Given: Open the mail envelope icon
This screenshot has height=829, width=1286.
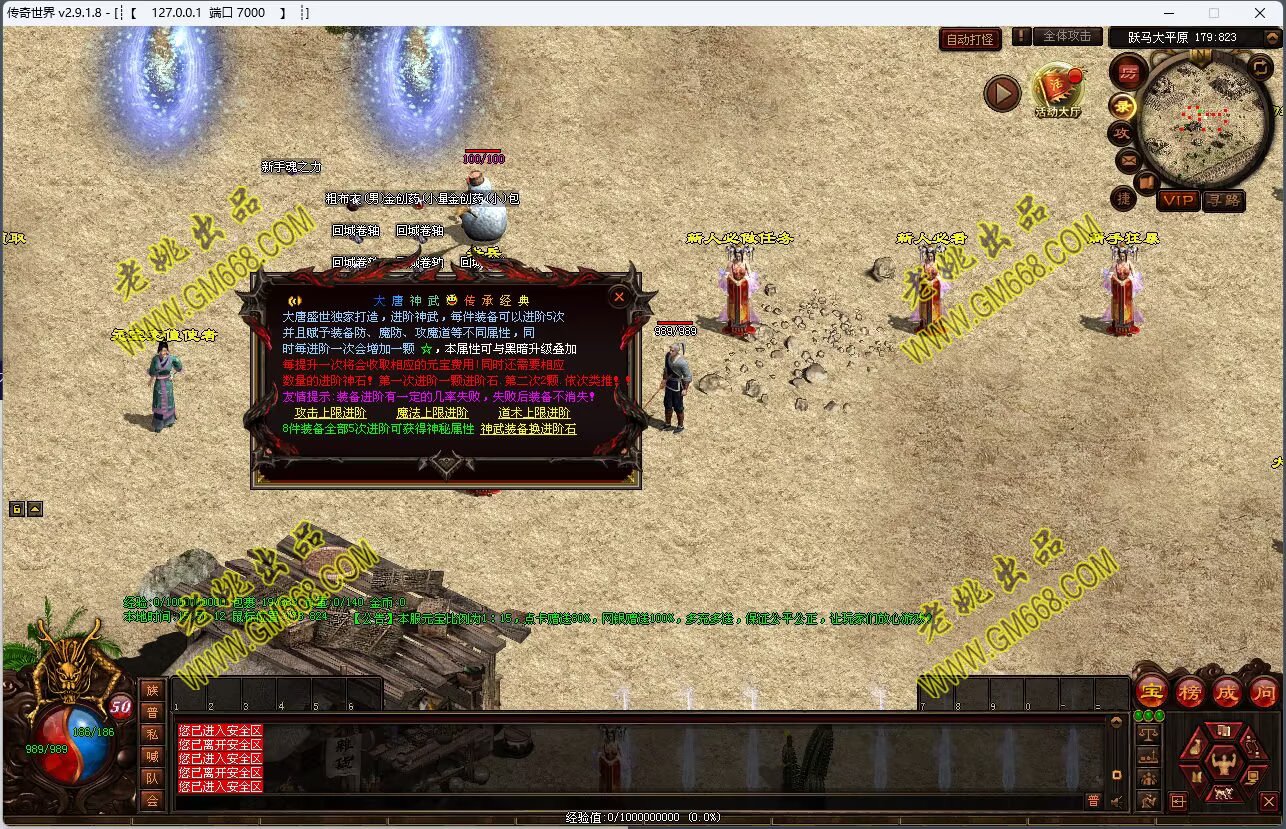Looking at the screenshot, I should coord(1128,160).
